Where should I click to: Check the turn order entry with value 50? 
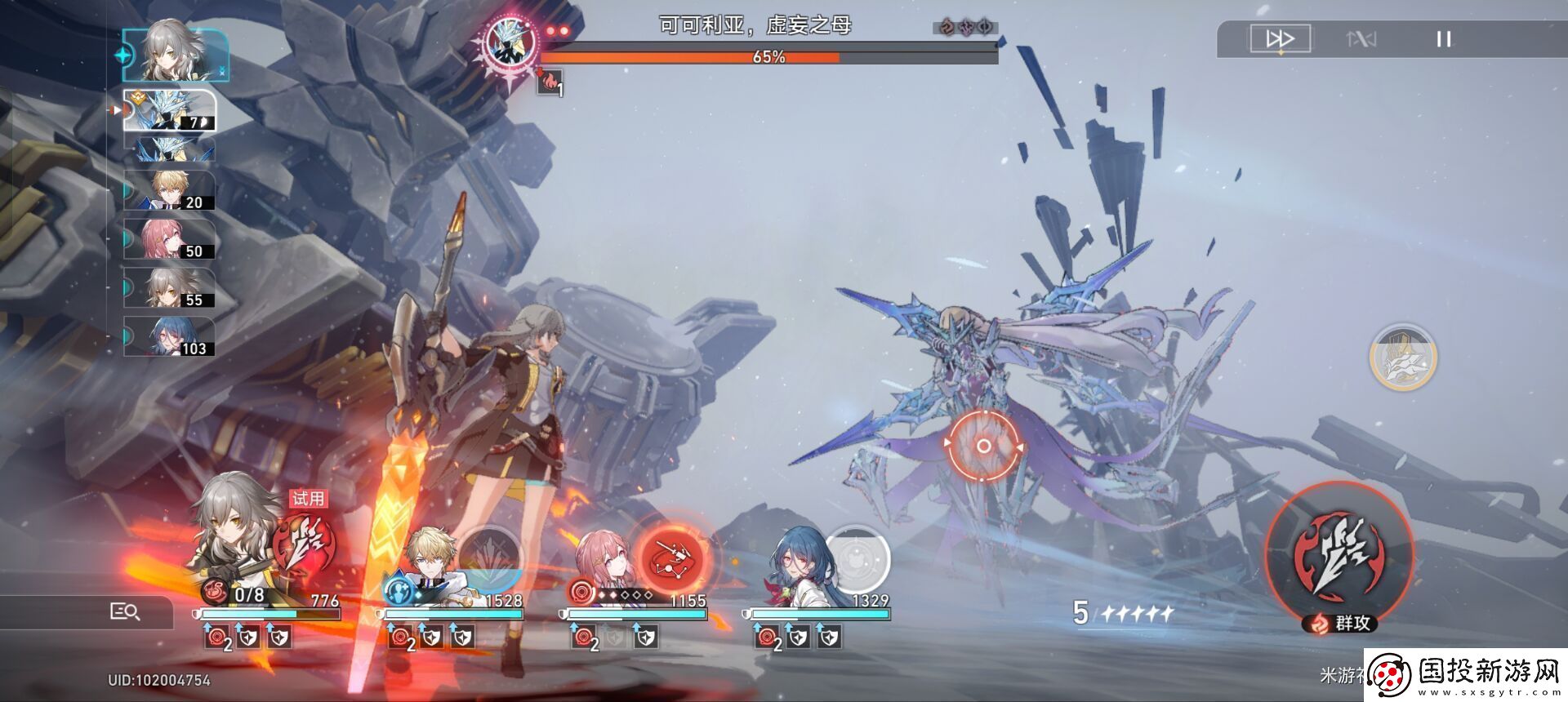169,240
